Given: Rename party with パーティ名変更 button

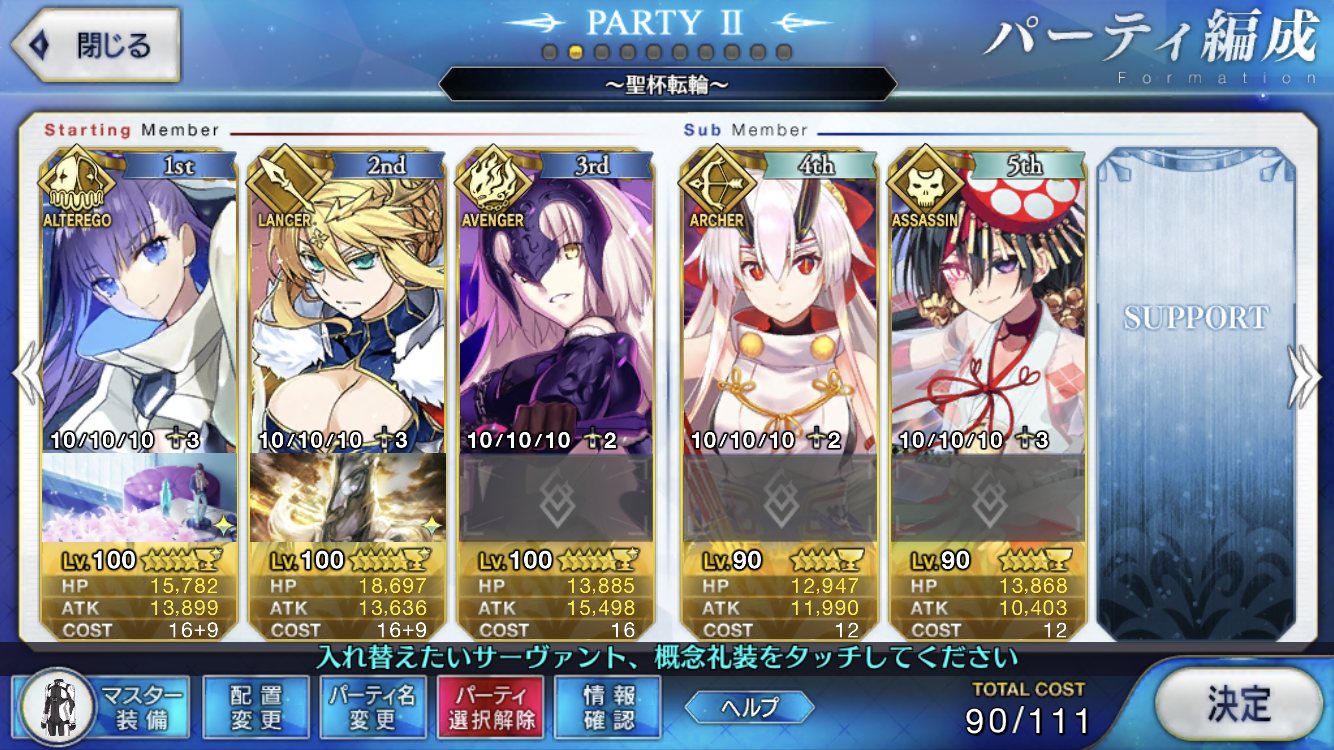Looking at the screenshot, I should (x=372, y=707).
